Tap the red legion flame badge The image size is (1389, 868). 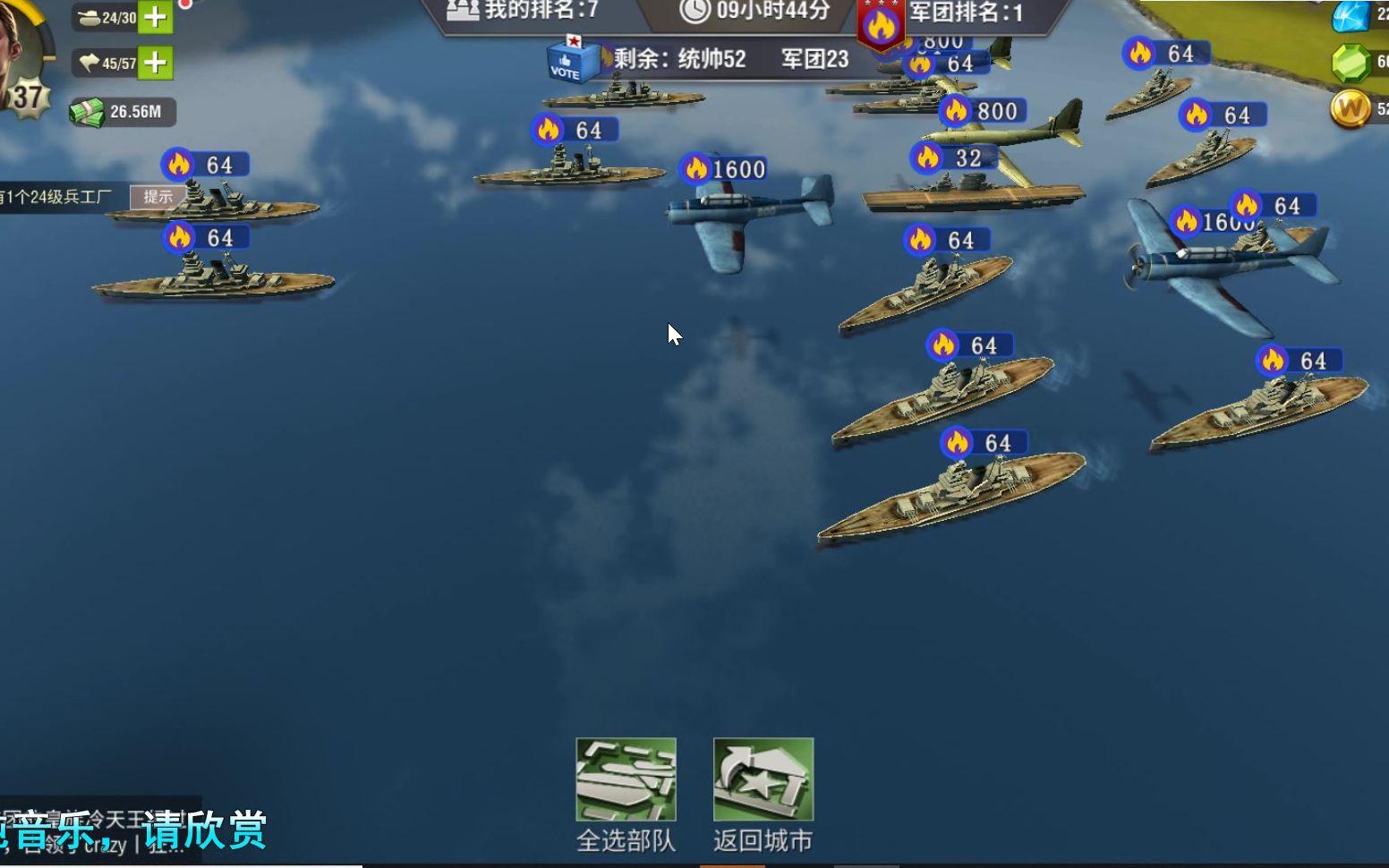point(881,27)
